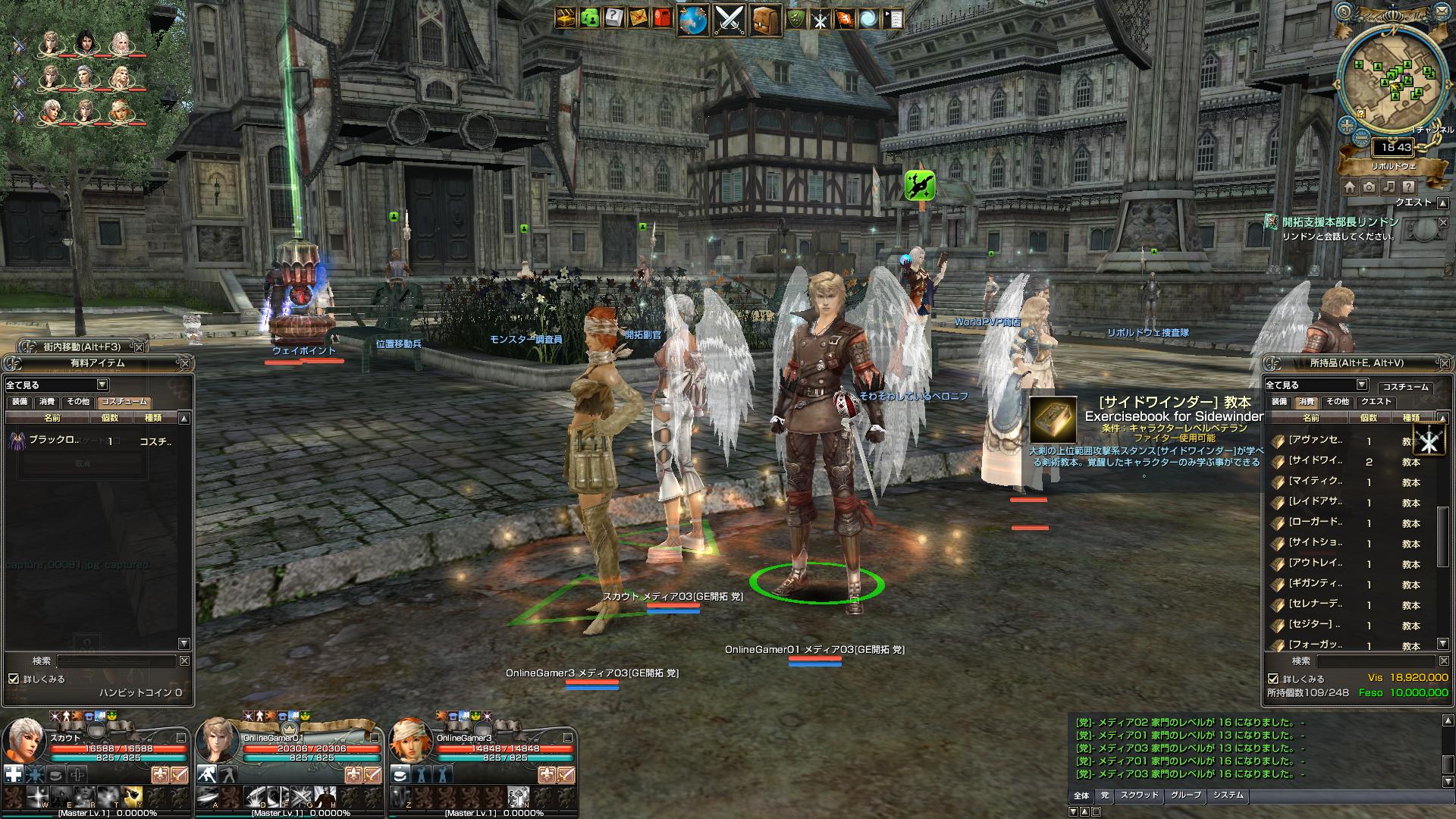Image resolution: width=1456 pixels, height=819 pixels.
Task: Switch to the 装備 tab in 所持品
Action: (1279, 402)
